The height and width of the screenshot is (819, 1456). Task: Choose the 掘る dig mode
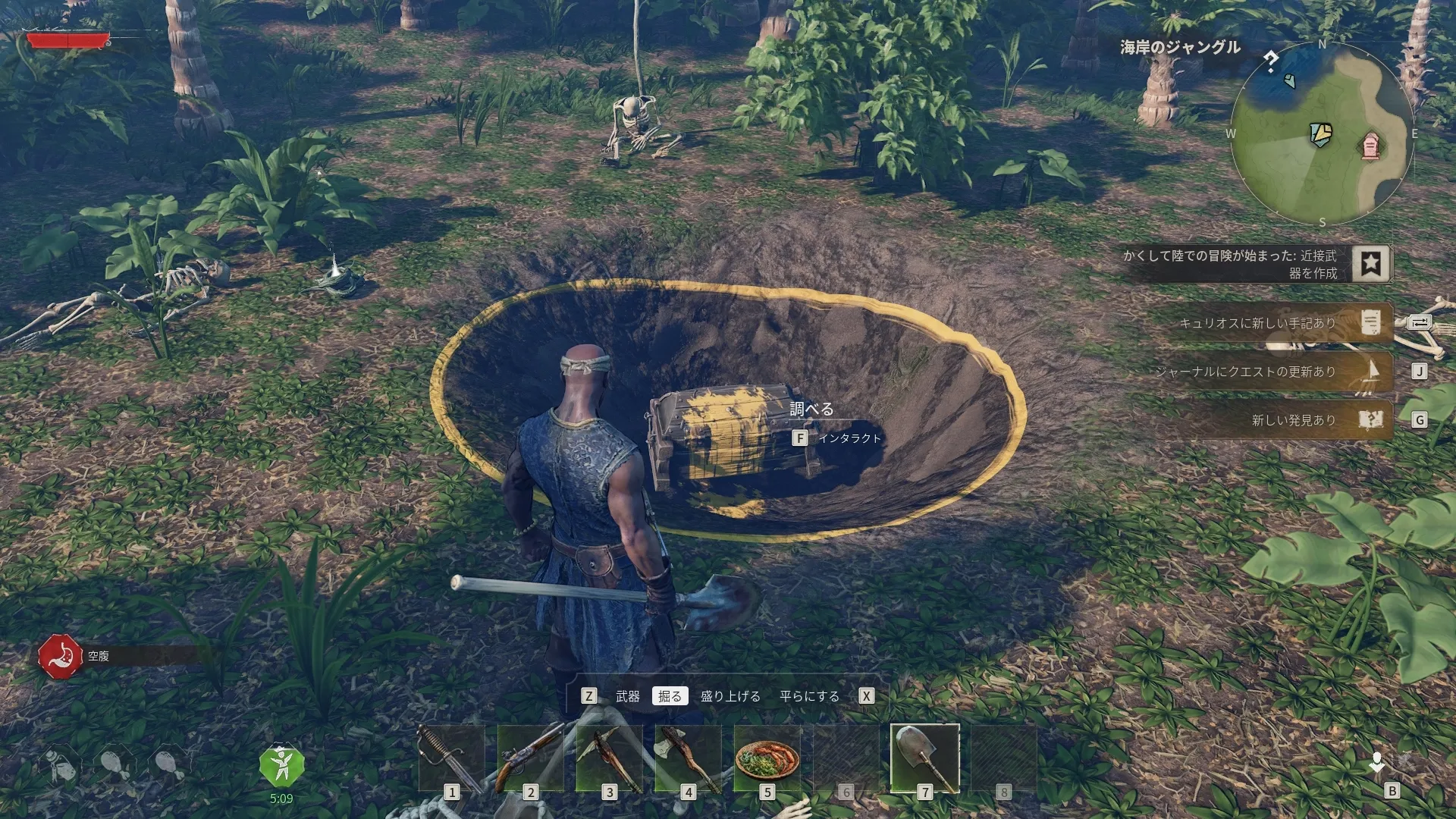pyautogui.click(x=670, y=696)
